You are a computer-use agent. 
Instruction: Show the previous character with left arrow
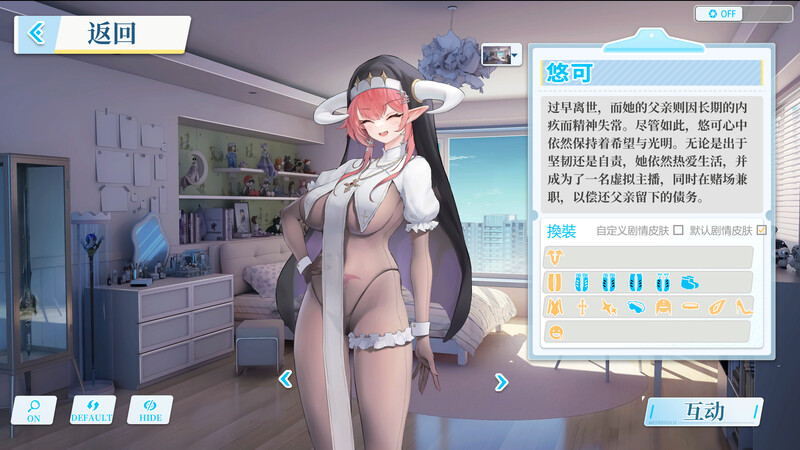click(285, 379)
